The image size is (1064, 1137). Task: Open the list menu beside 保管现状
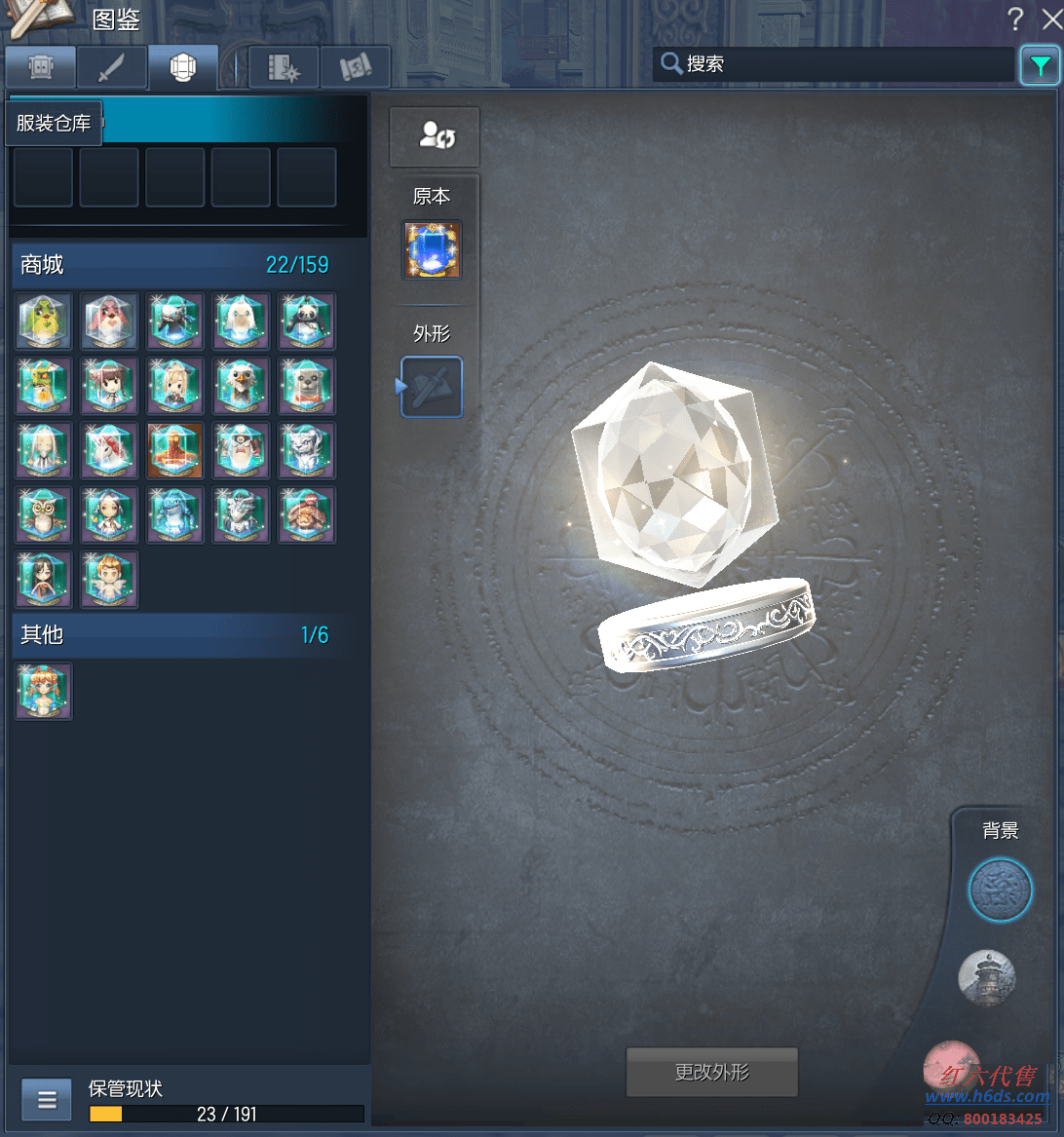(46, 1101)
